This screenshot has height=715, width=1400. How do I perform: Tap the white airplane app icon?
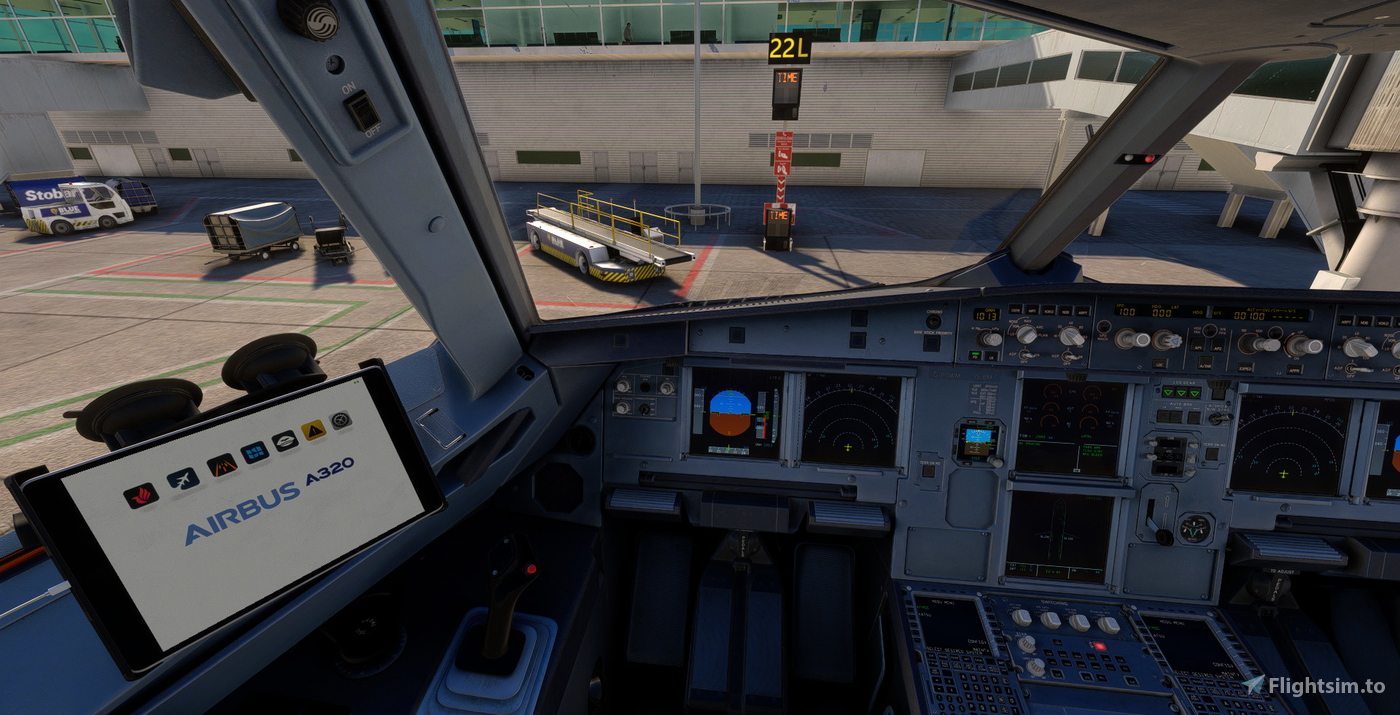pos(182,479)
